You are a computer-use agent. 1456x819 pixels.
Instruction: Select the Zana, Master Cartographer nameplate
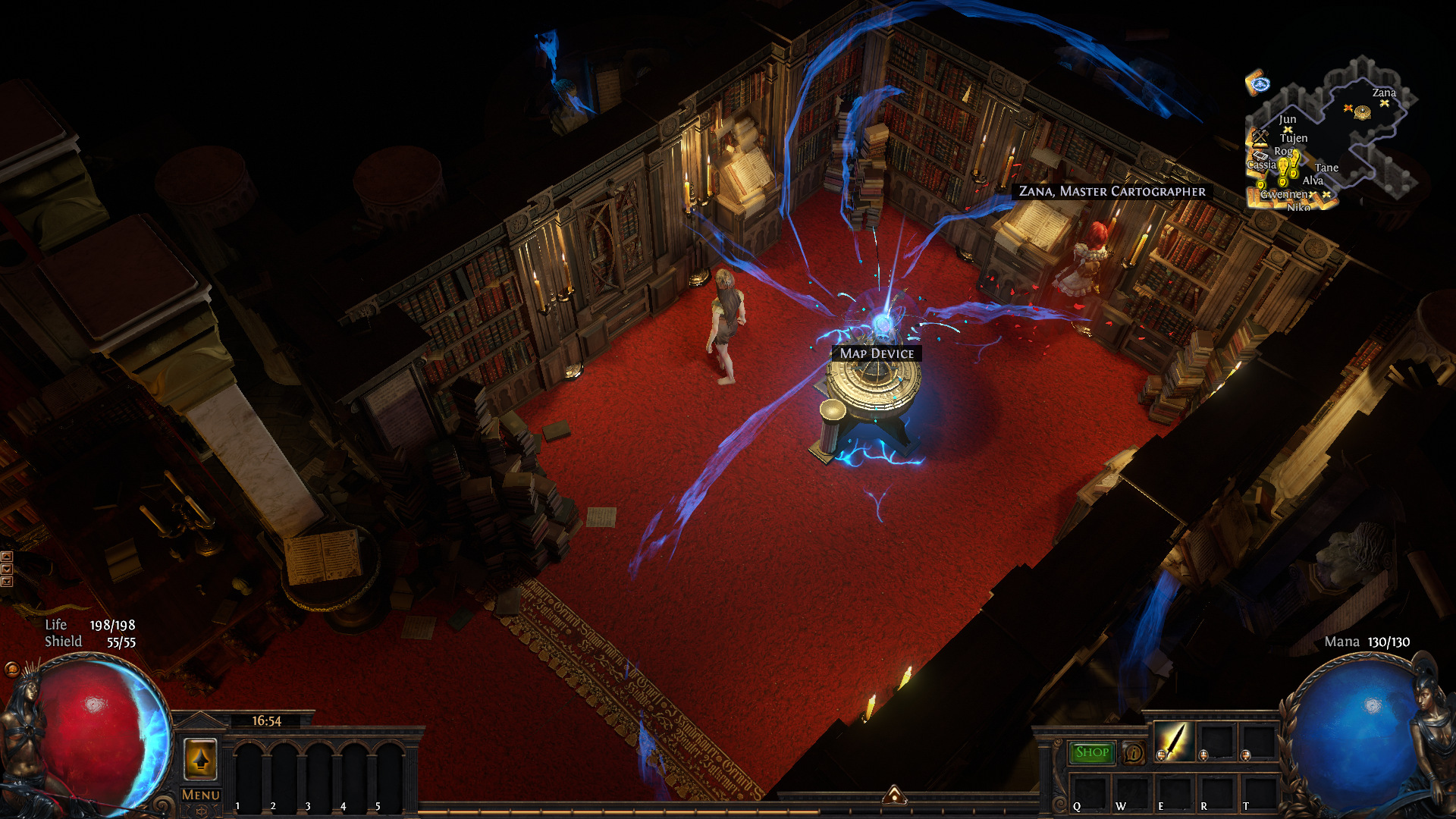(1112, 192)
